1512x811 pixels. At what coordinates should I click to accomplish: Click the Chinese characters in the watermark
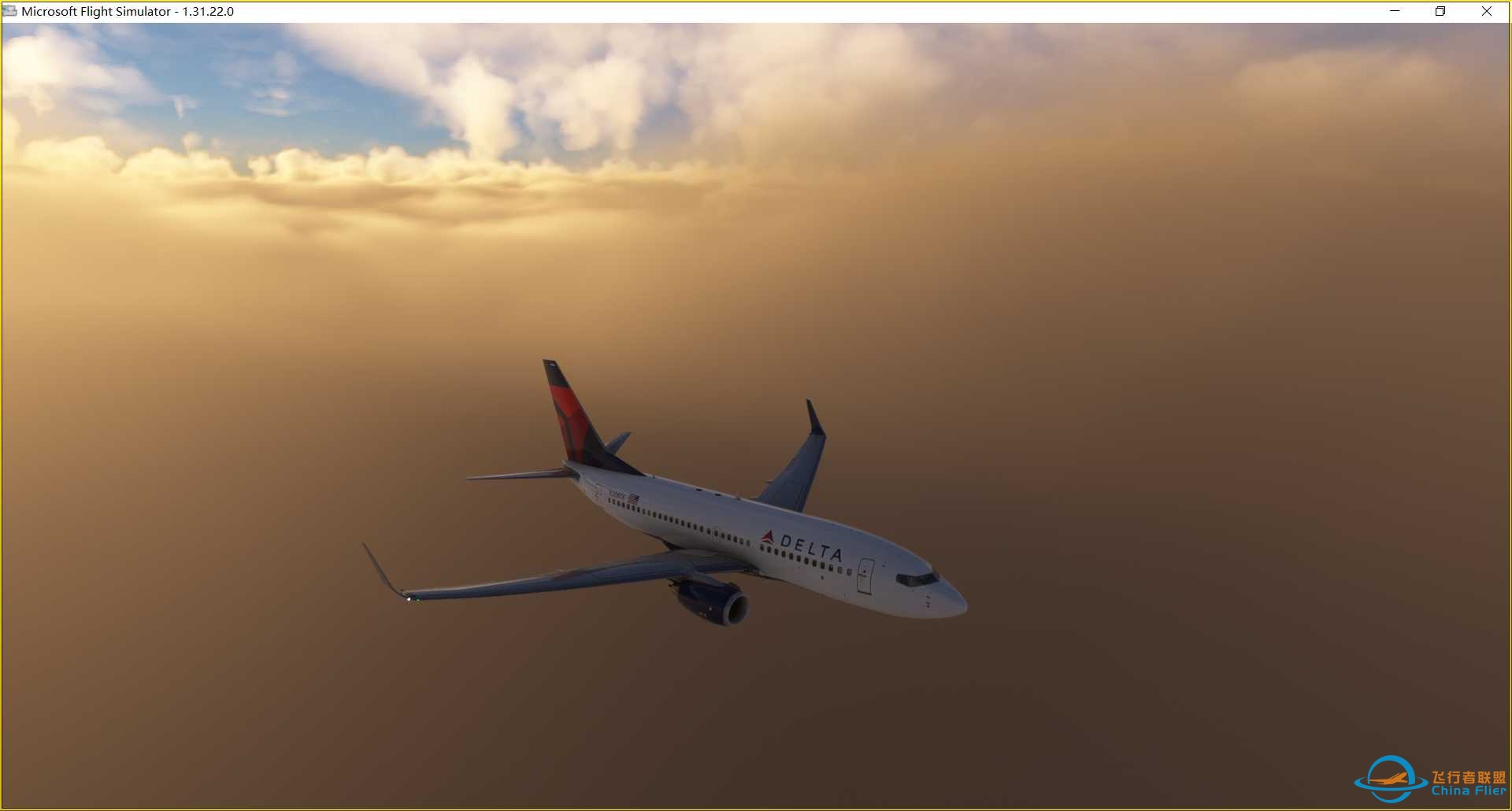click(x=1469, y=777)
